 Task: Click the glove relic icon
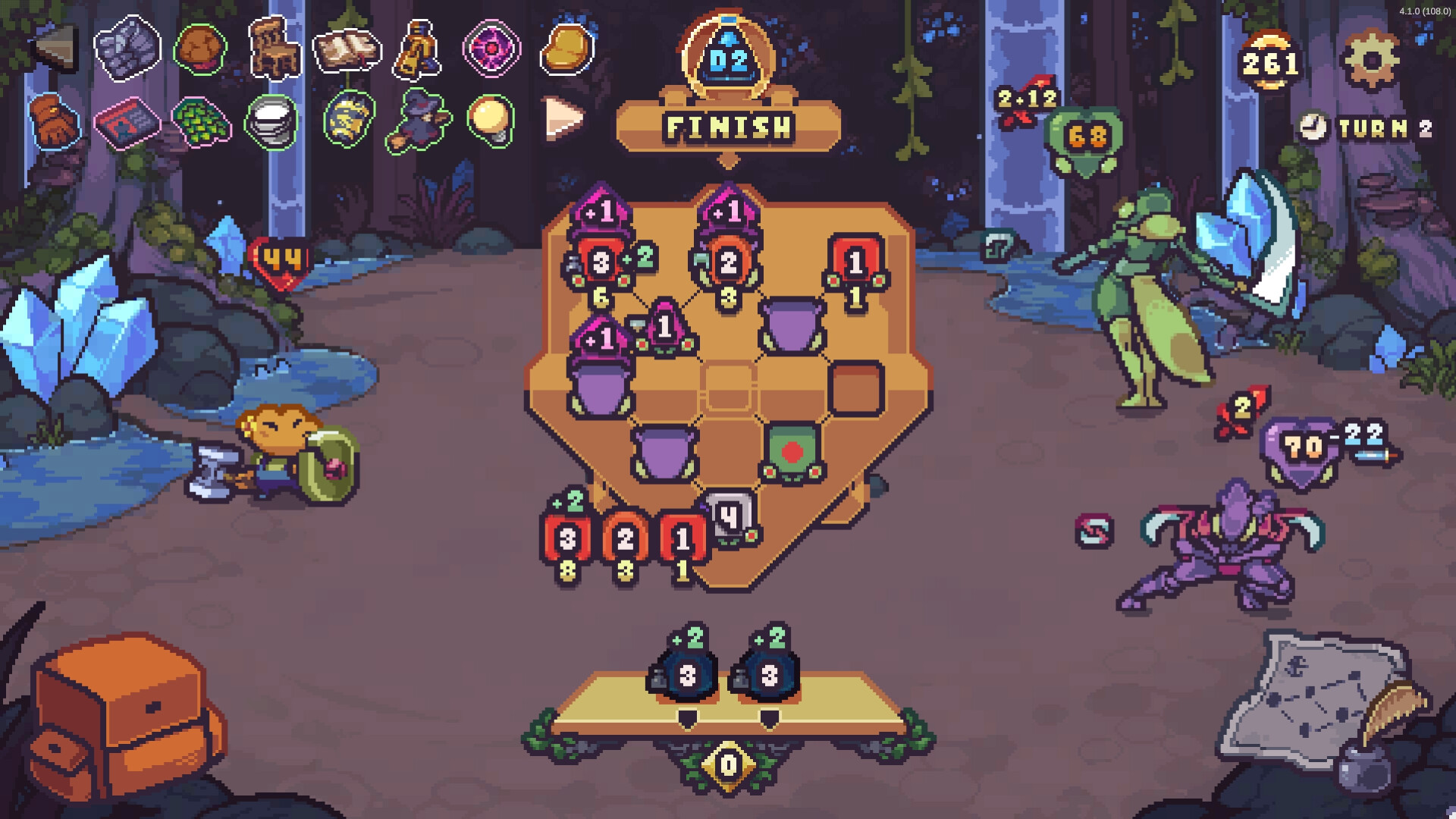[53, 121]
